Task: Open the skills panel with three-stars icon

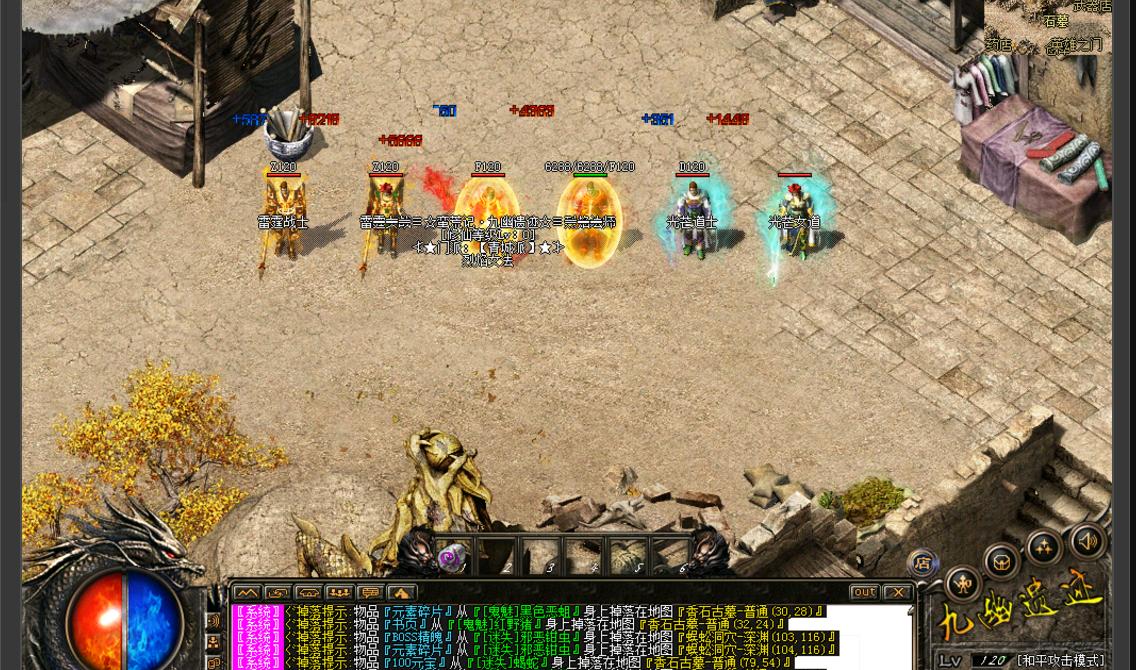Action: [1044, 547]
